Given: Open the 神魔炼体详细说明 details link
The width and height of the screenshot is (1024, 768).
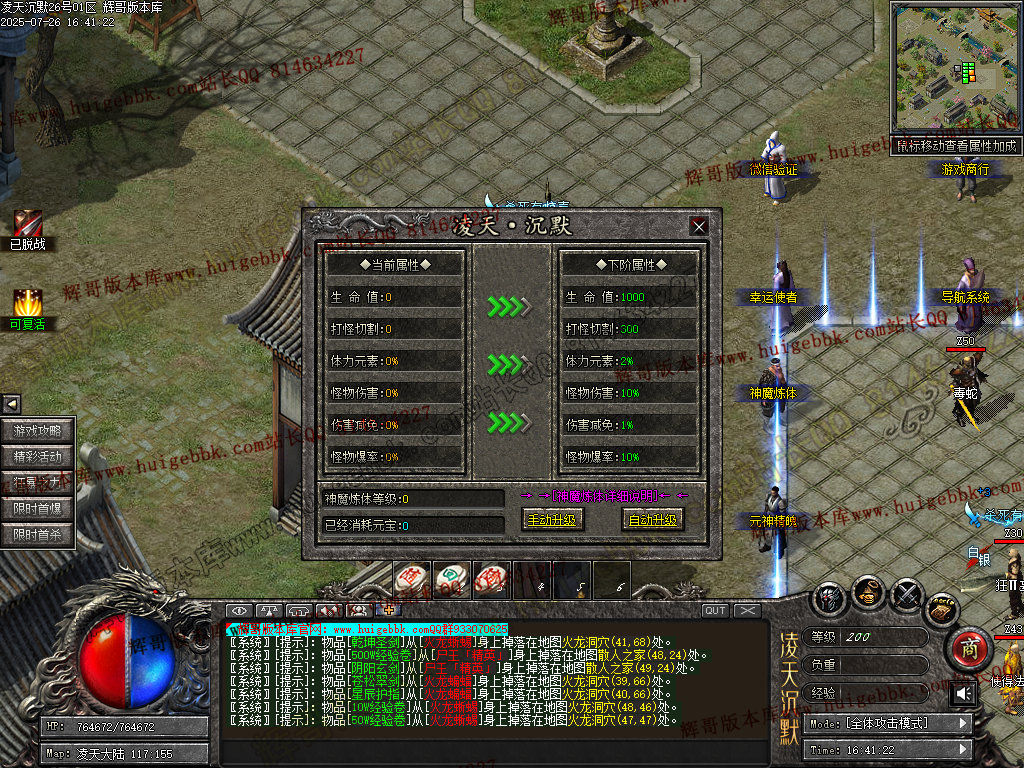Looking at the screenshot, I should [606, 495].
